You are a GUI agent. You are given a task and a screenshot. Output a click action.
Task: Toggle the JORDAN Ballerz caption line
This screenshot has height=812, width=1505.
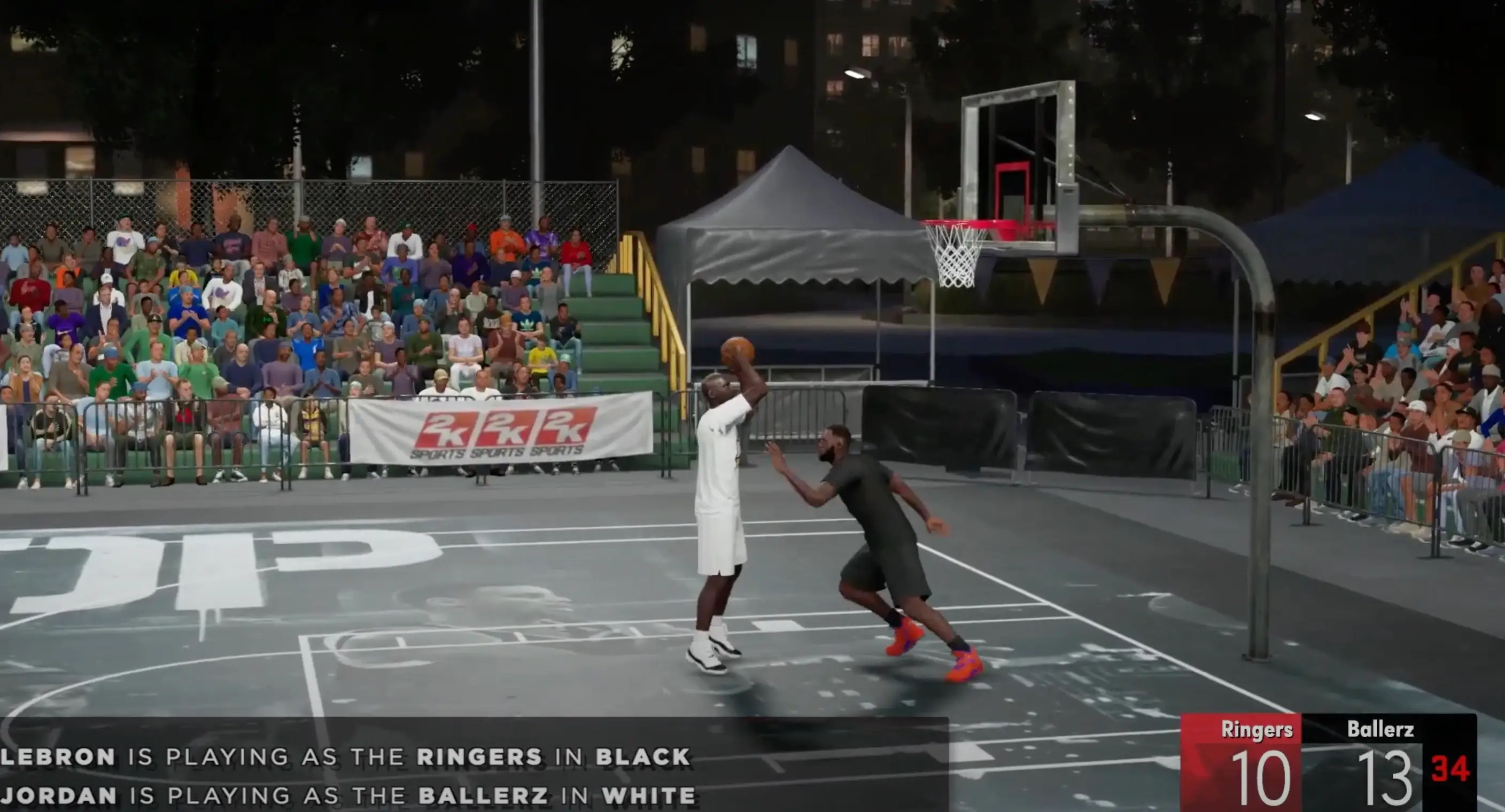click(x=351, y=796)
